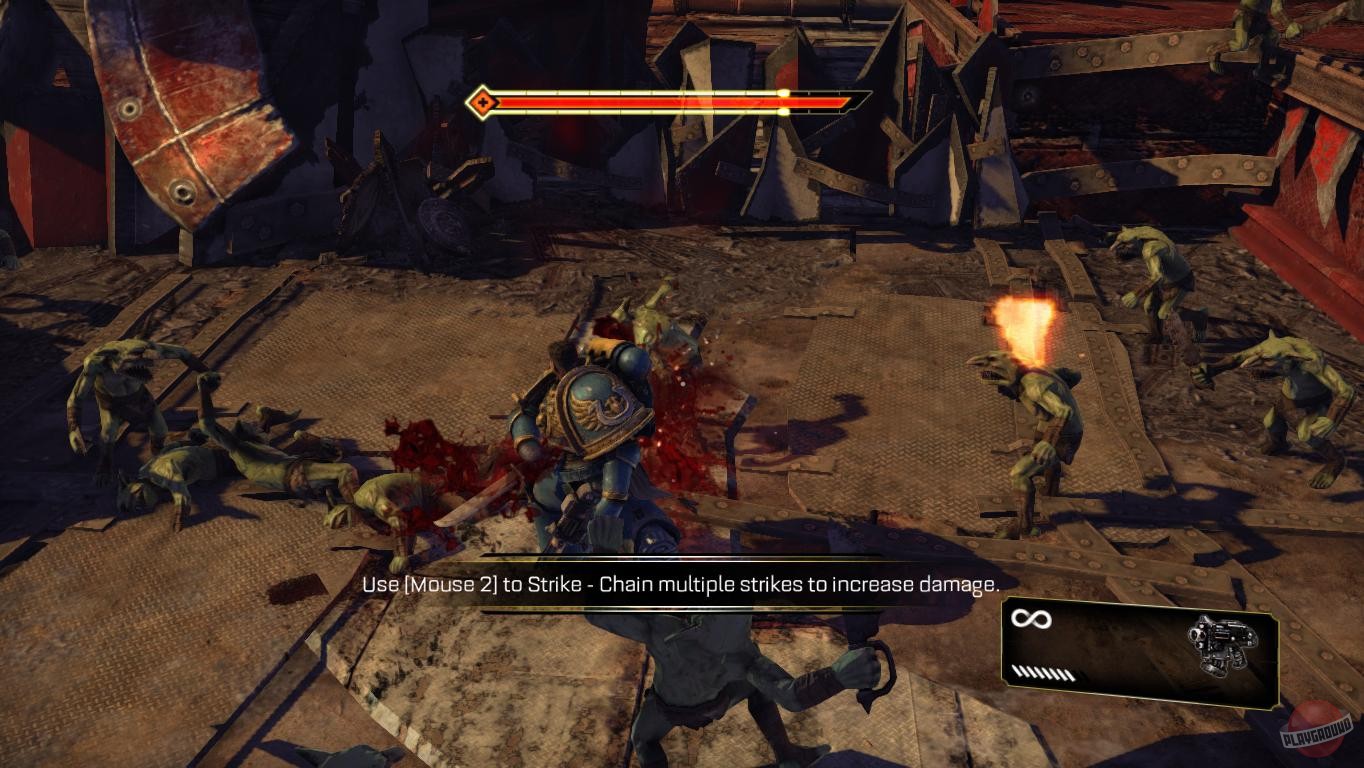This screenshot has width=1364, height=768.
Task: Select the Bolt Pistol weapon icon
Action: (1222, 645)
